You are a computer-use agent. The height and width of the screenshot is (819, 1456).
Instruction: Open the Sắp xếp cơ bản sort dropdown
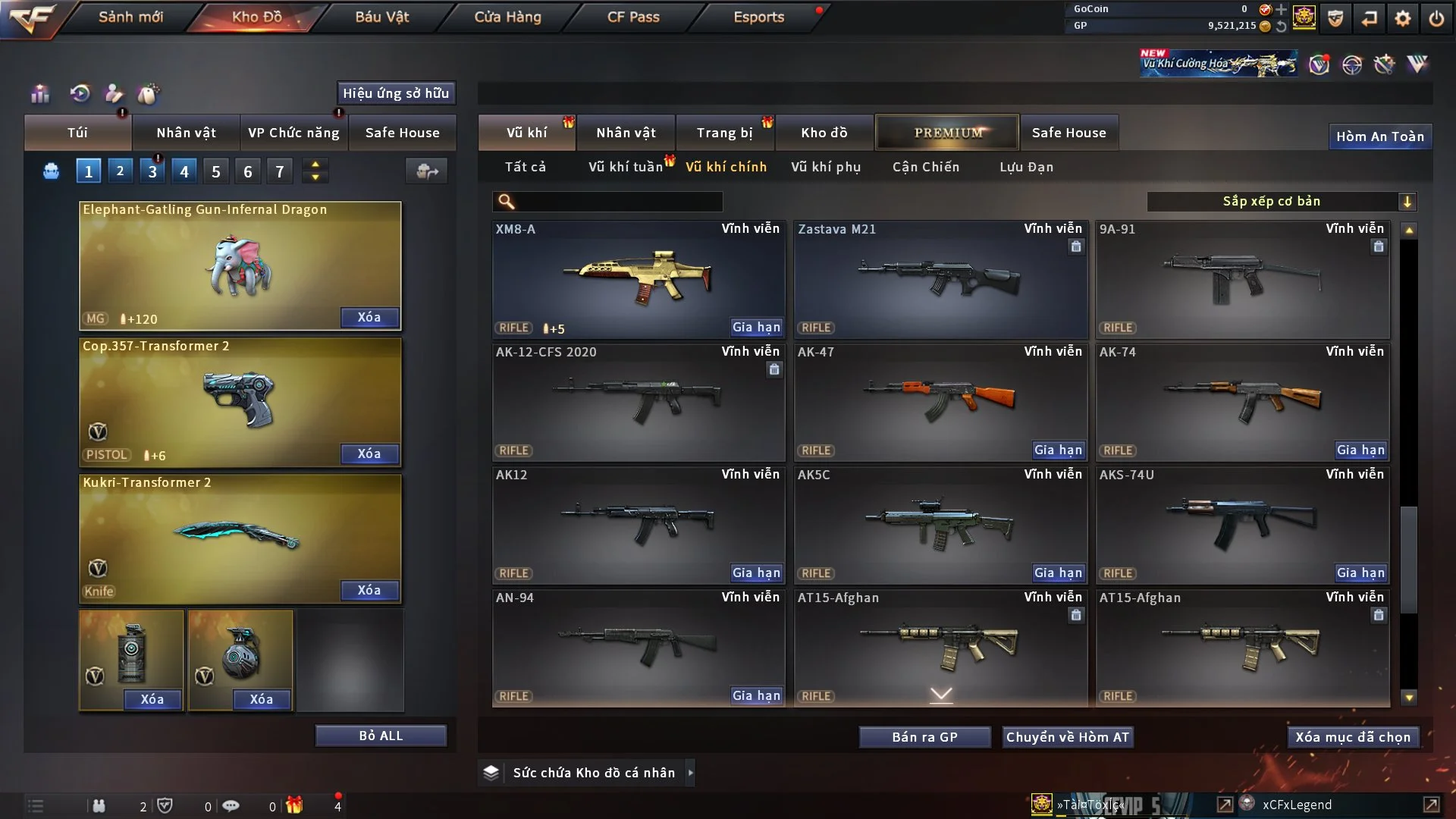(1281, 201)
